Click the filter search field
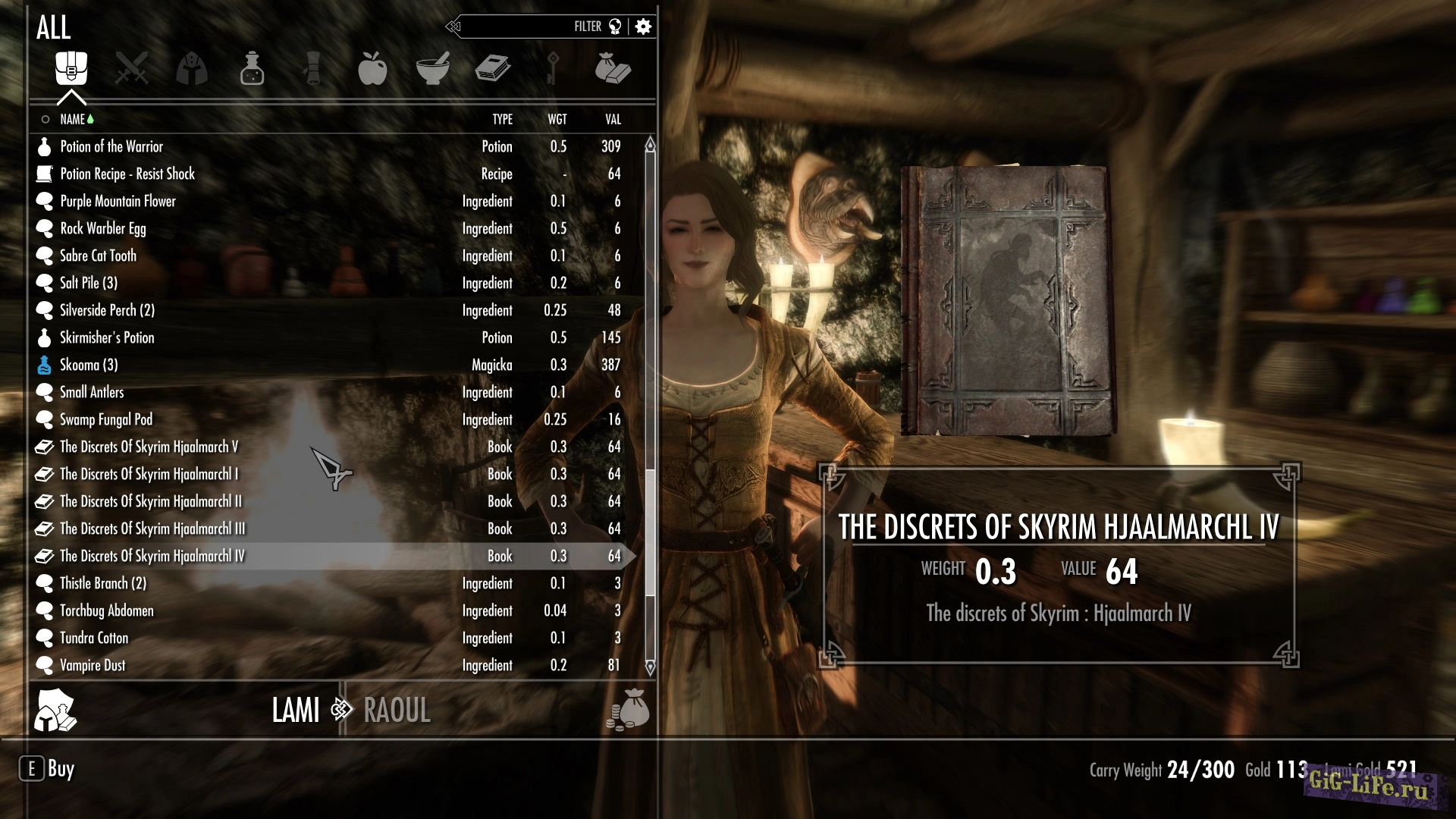The image size is (1456, 819). point(523,27)
